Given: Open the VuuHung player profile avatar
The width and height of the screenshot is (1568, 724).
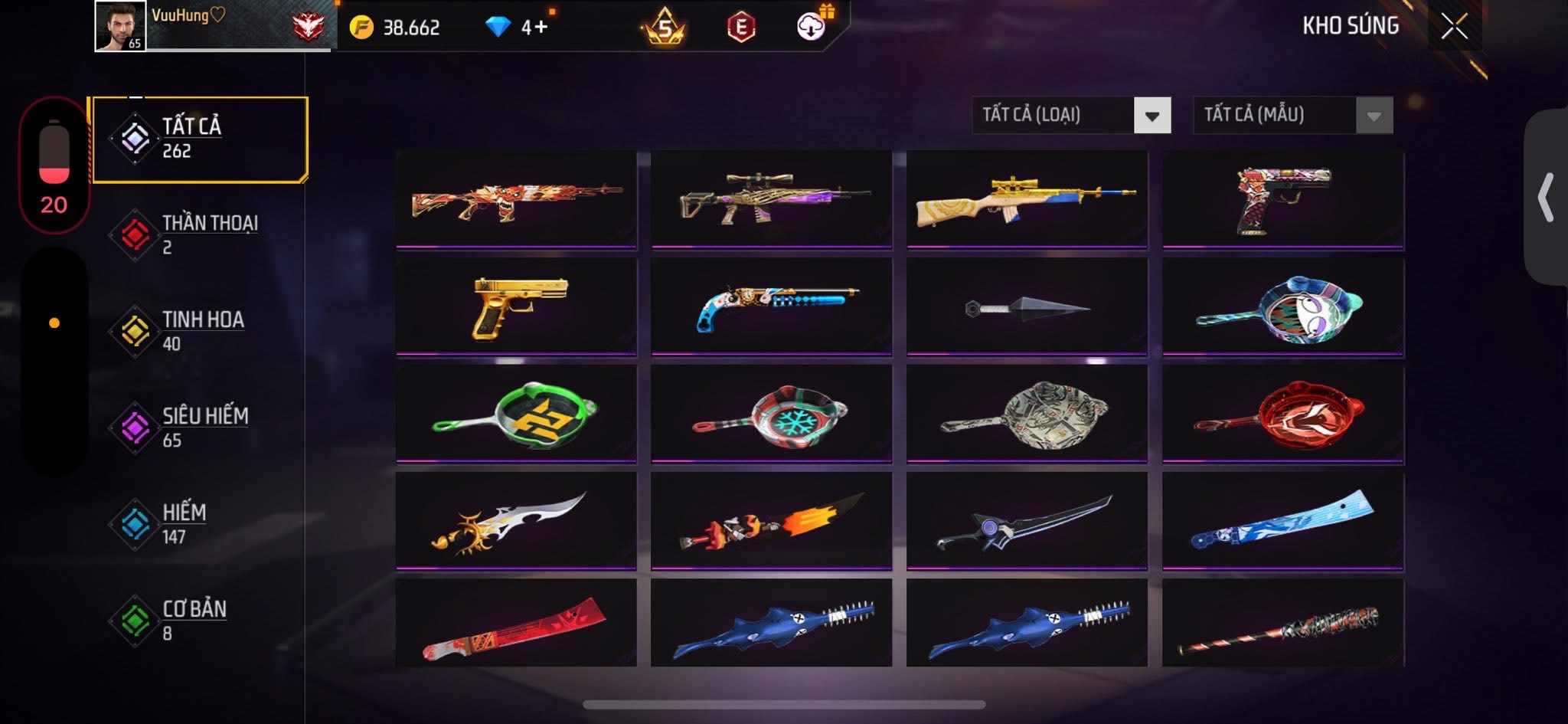Looking at the screenshot, I should pyautogui.click(x=120, y=26).
